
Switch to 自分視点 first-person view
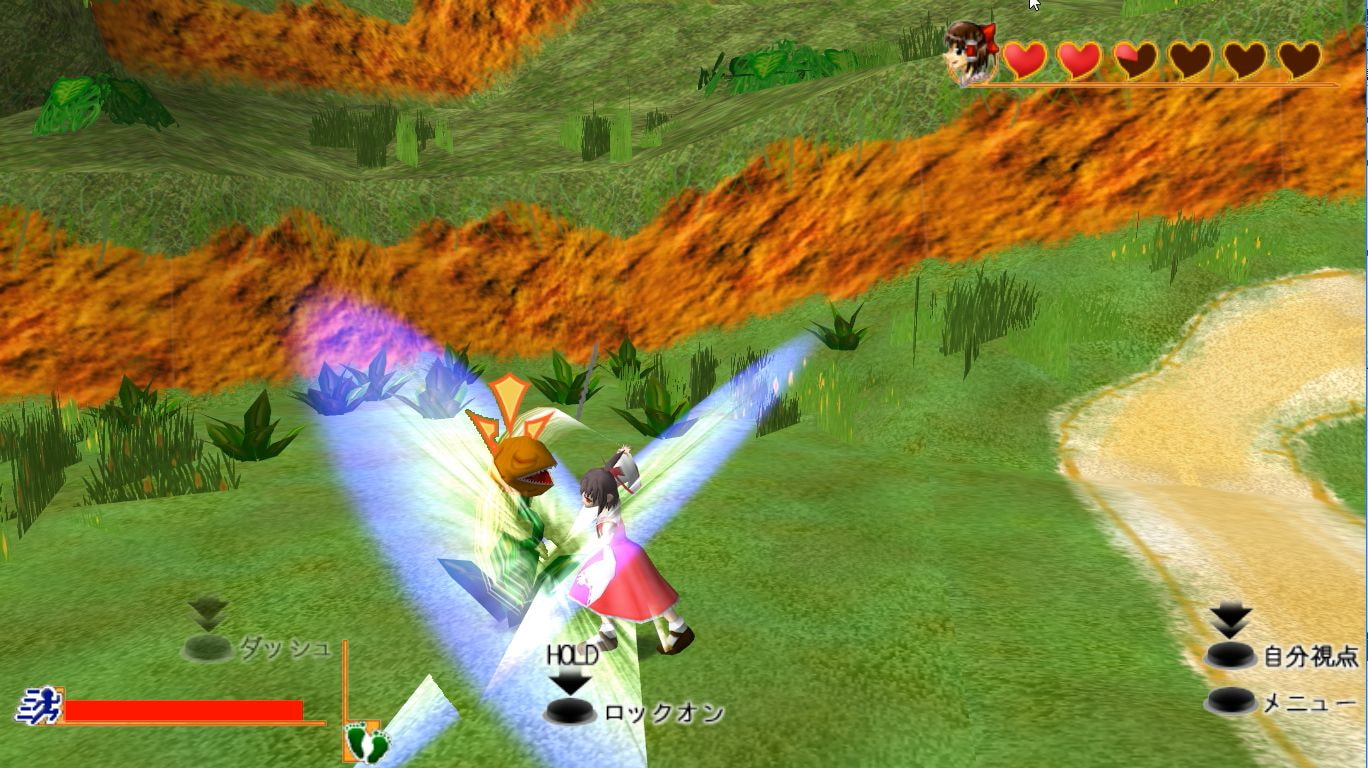[1230, 656]
